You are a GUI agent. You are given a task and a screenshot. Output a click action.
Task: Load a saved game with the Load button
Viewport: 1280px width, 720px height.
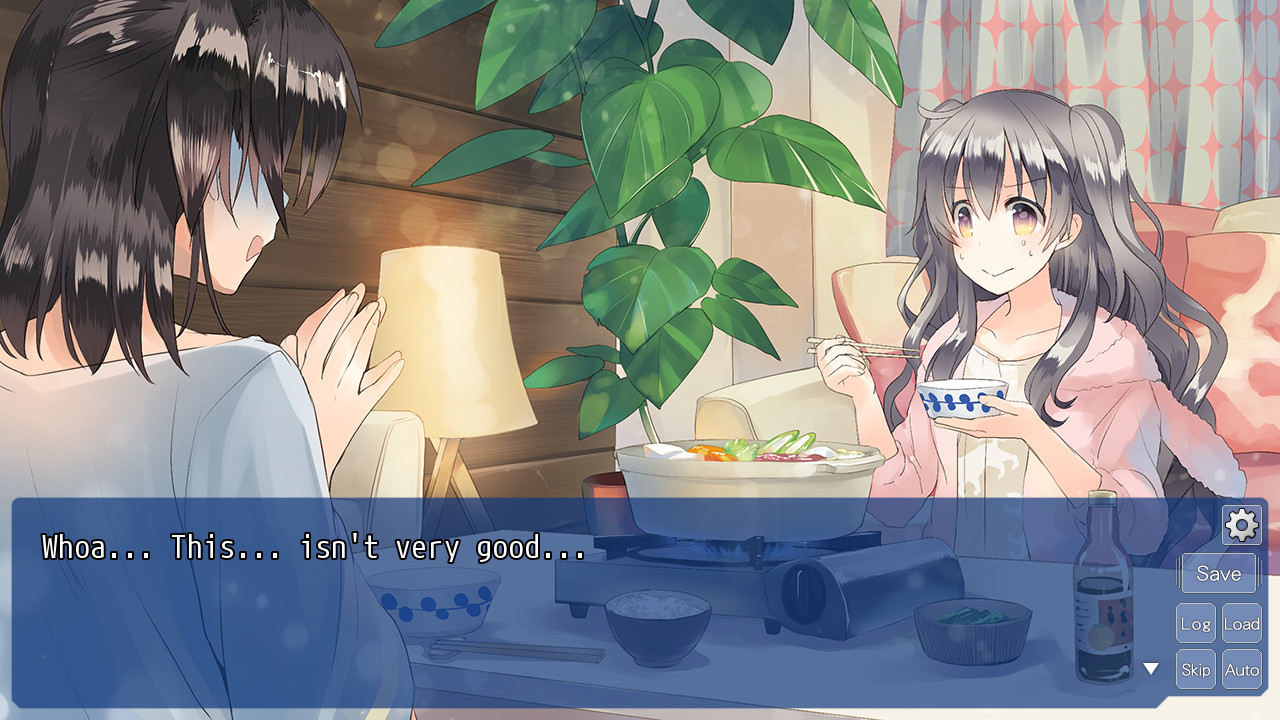(x=1242, y=622)
